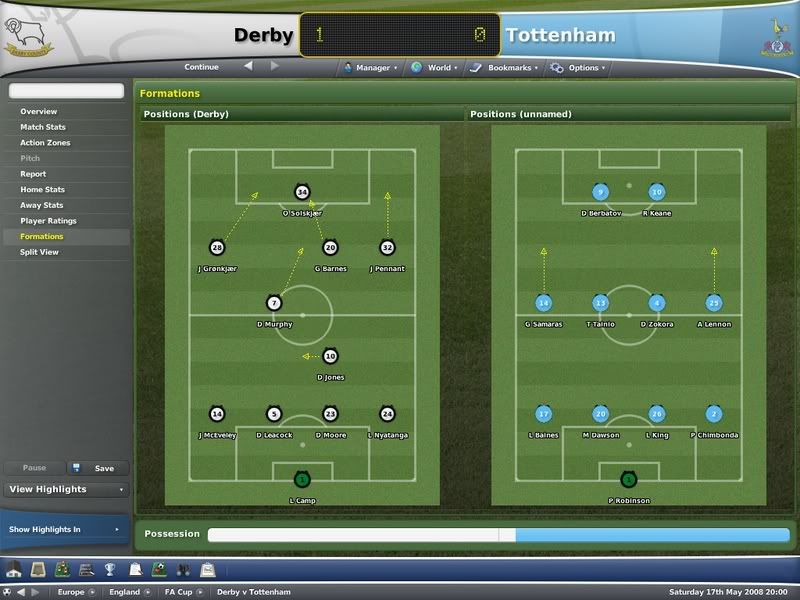Viewport: 800px width, 600px height.
Task: Click the Continue button
Action: coord(201,68)
